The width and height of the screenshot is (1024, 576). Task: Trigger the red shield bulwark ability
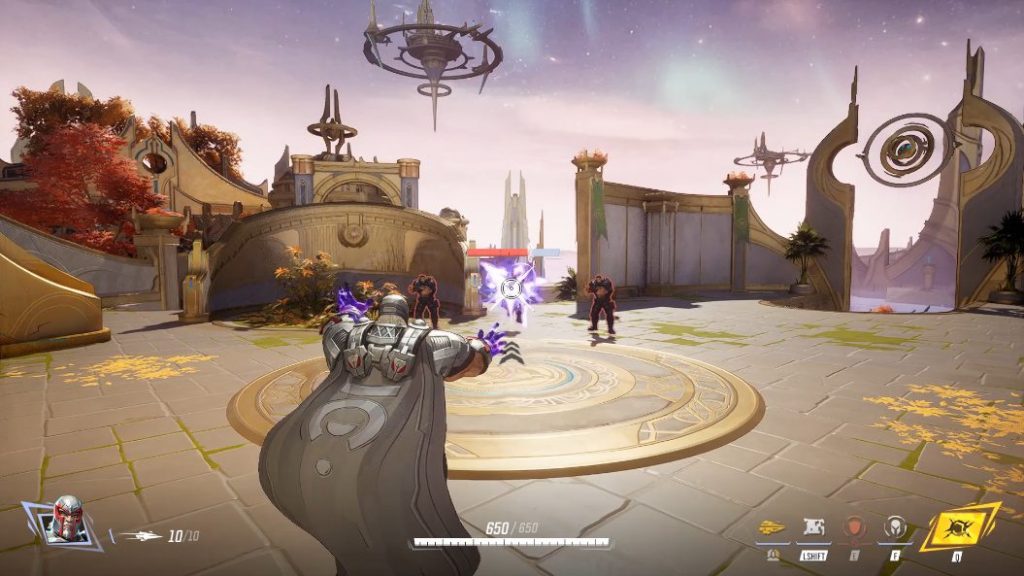854,527
